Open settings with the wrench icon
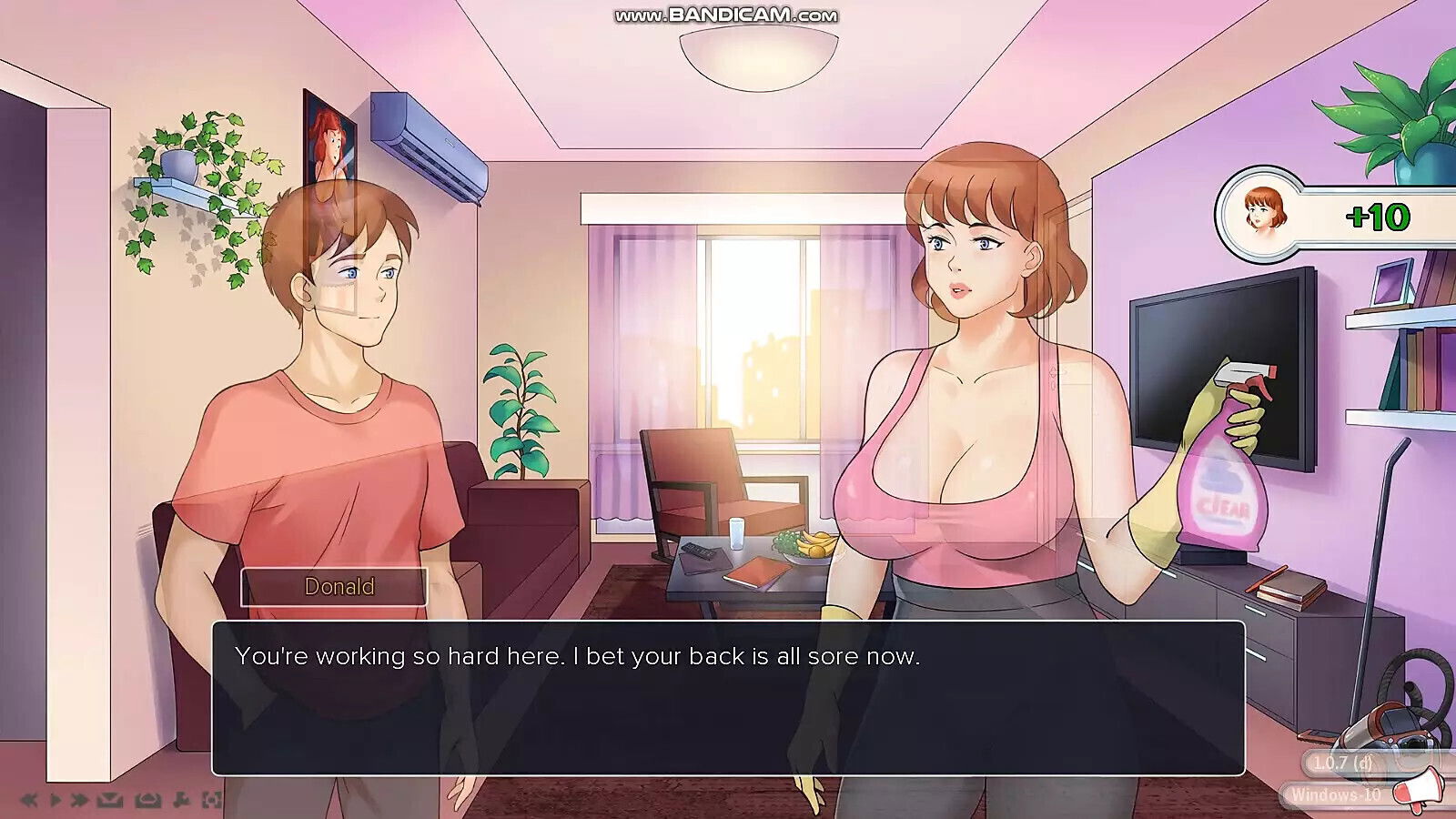The width and height of the screenshot is (1456, 819). tap(180, 800)
